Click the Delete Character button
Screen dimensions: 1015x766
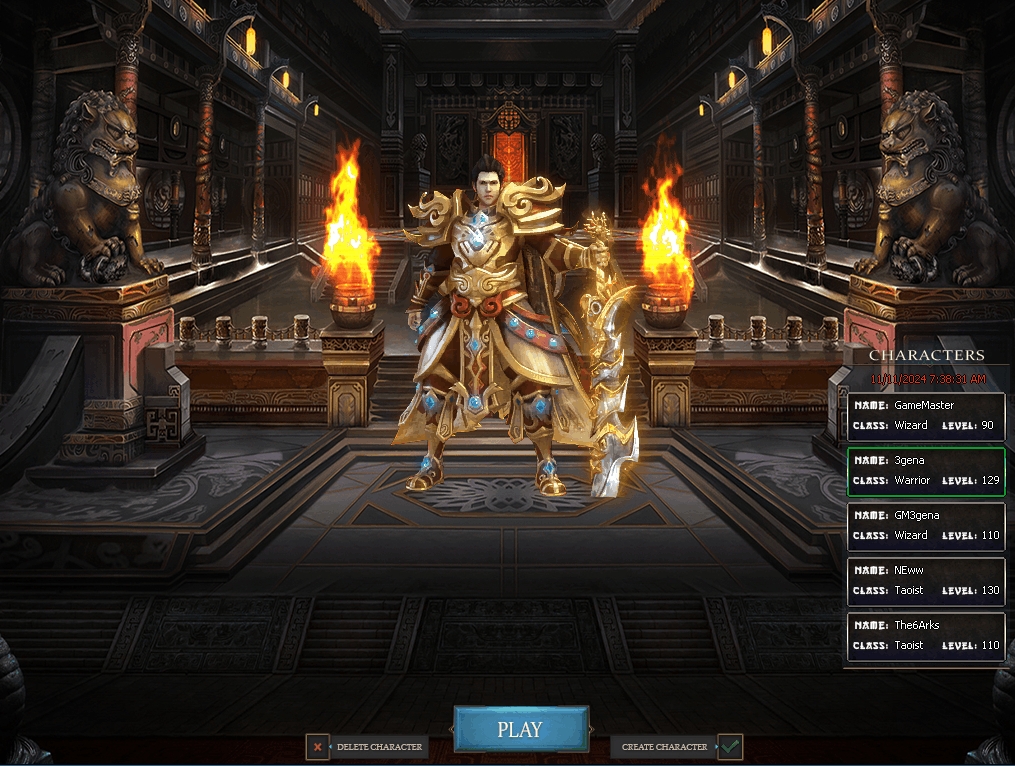tap(379, 747)
